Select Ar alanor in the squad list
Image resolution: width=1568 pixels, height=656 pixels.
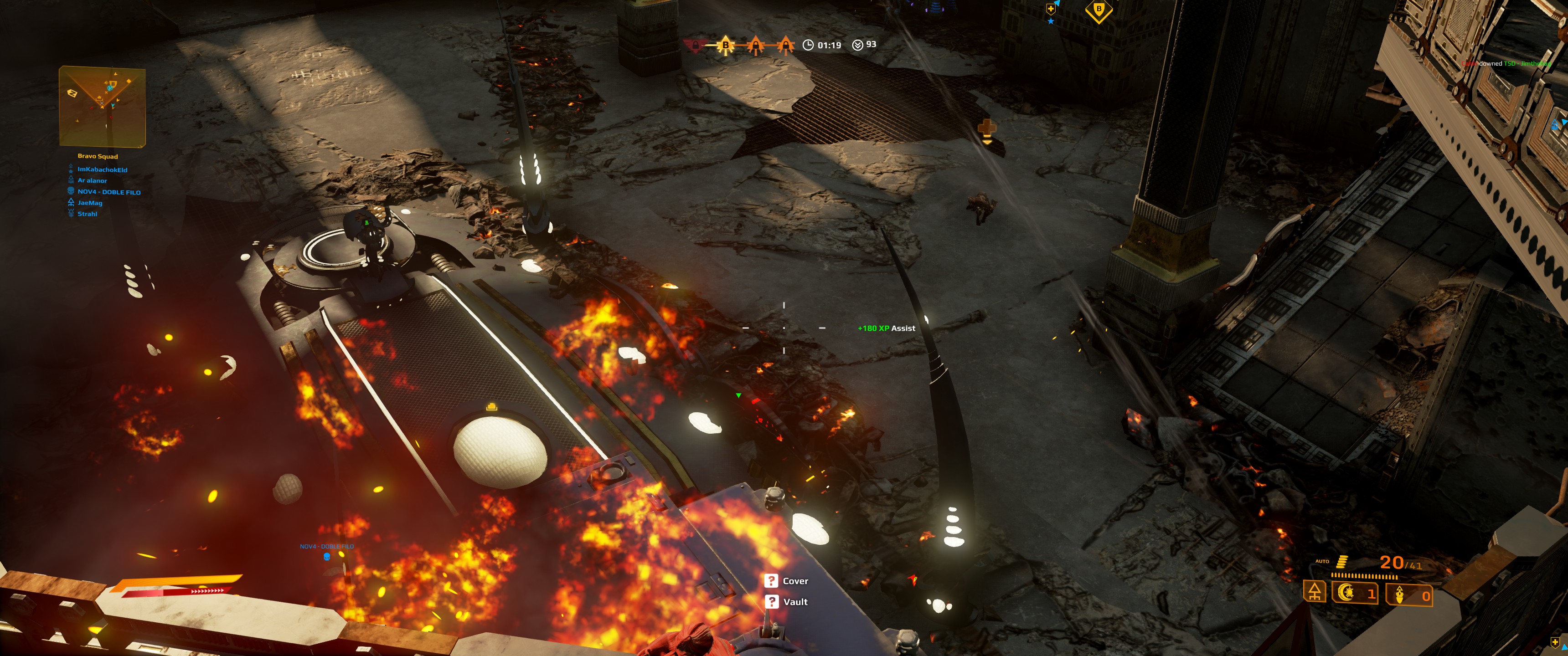(x=92, y=181)
